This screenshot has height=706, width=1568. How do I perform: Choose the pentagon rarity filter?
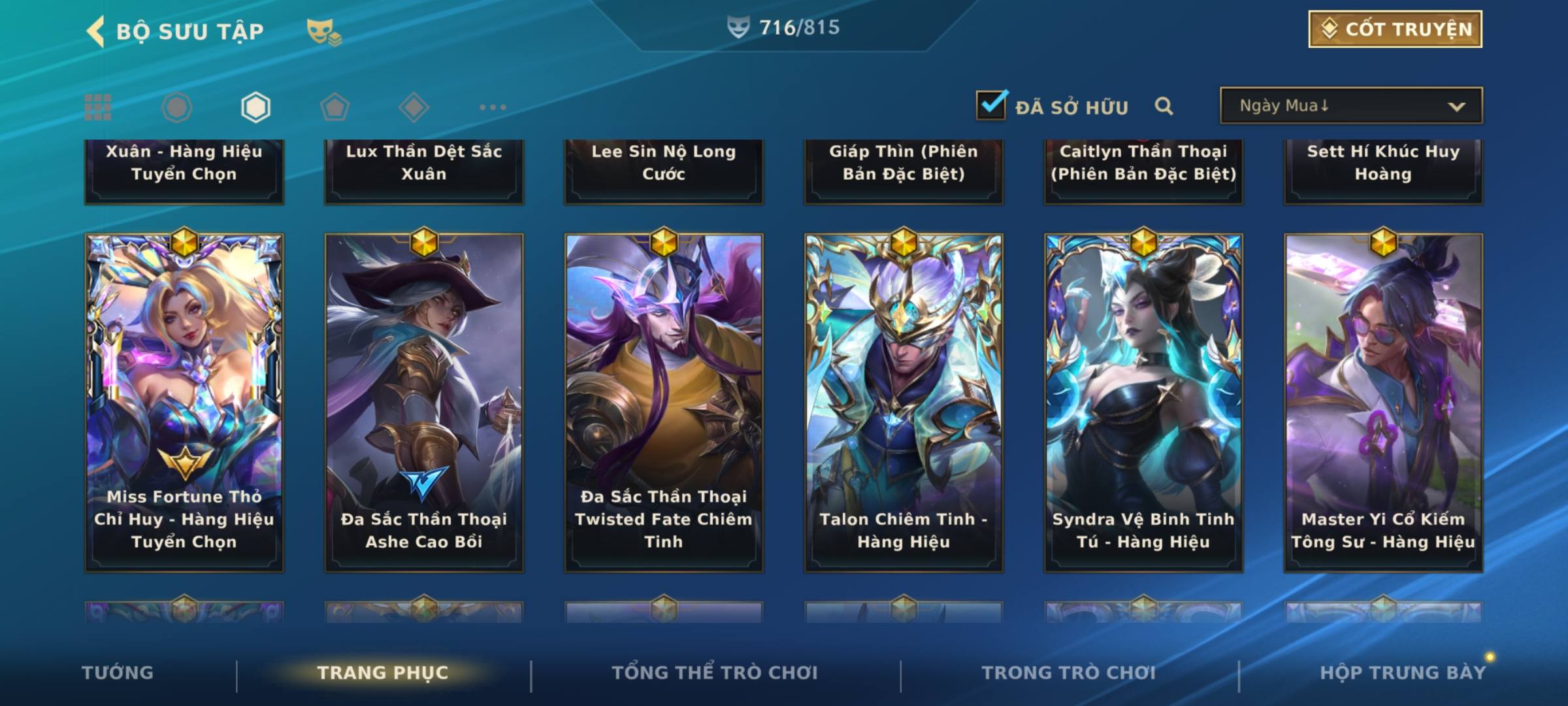pos(335,107)
